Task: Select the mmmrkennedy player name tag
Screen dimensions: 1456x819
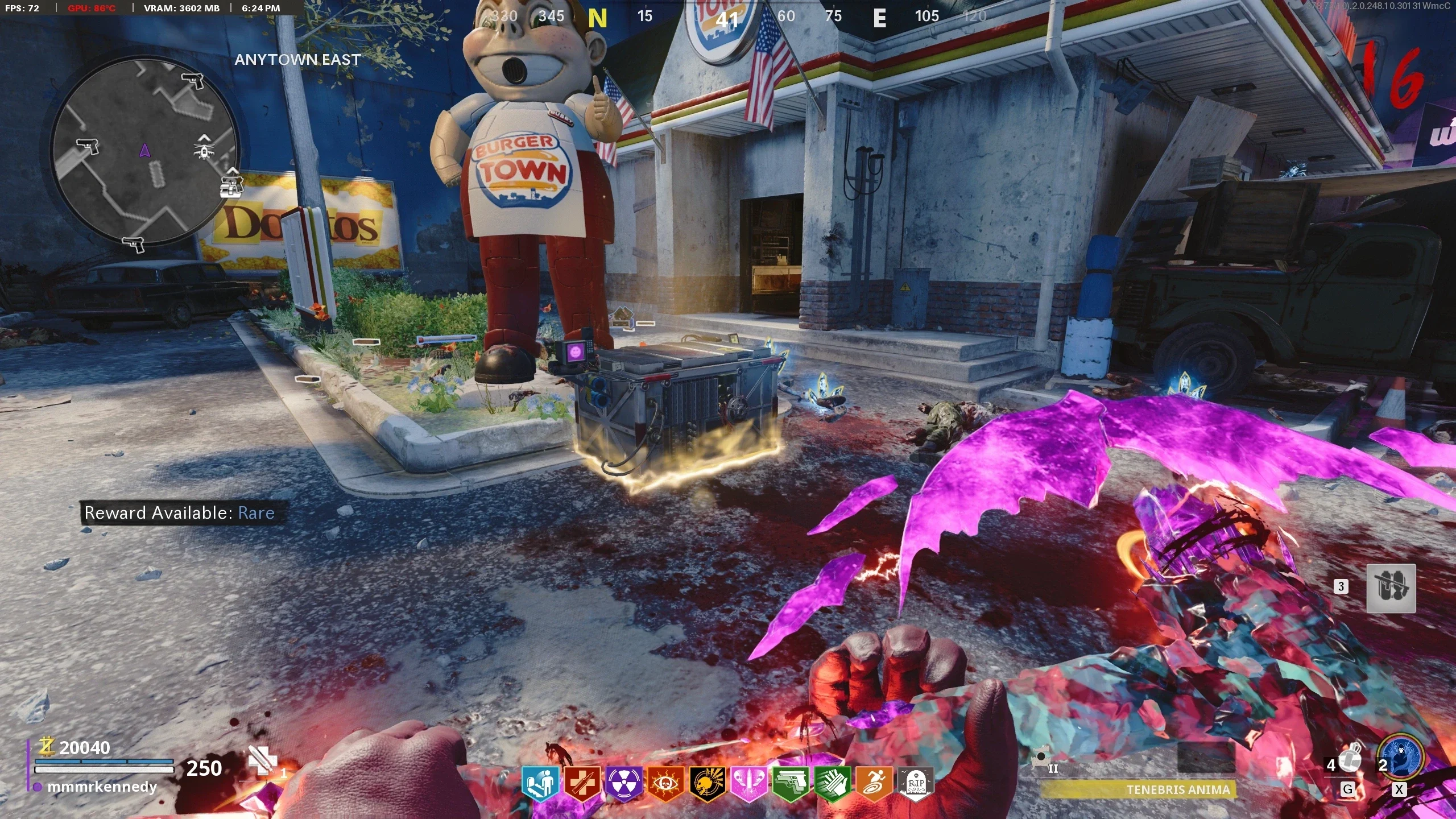Action: [102, 787]
